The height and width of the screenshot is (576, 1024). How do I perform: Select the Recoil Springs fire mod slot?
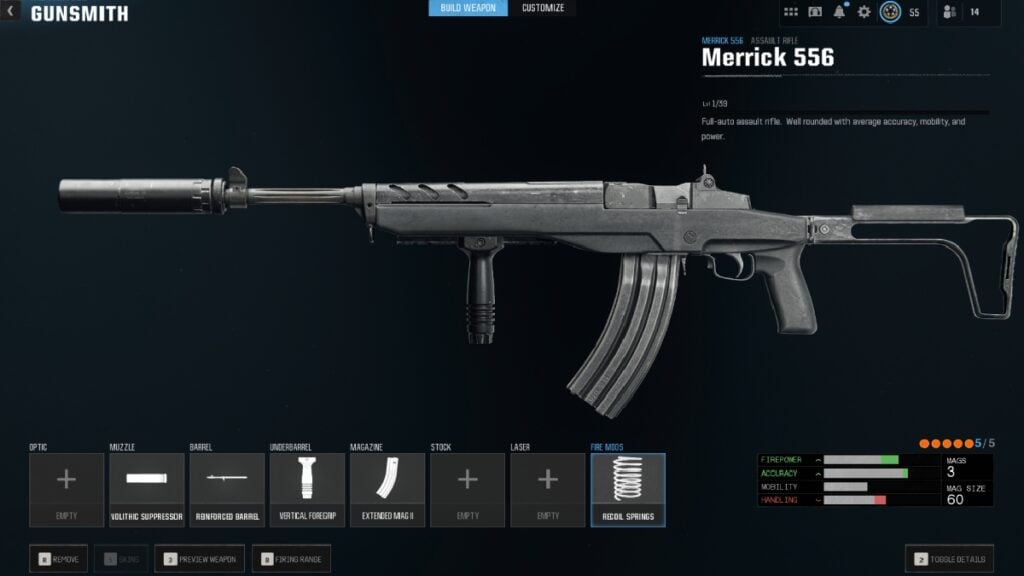click(628, 489)
